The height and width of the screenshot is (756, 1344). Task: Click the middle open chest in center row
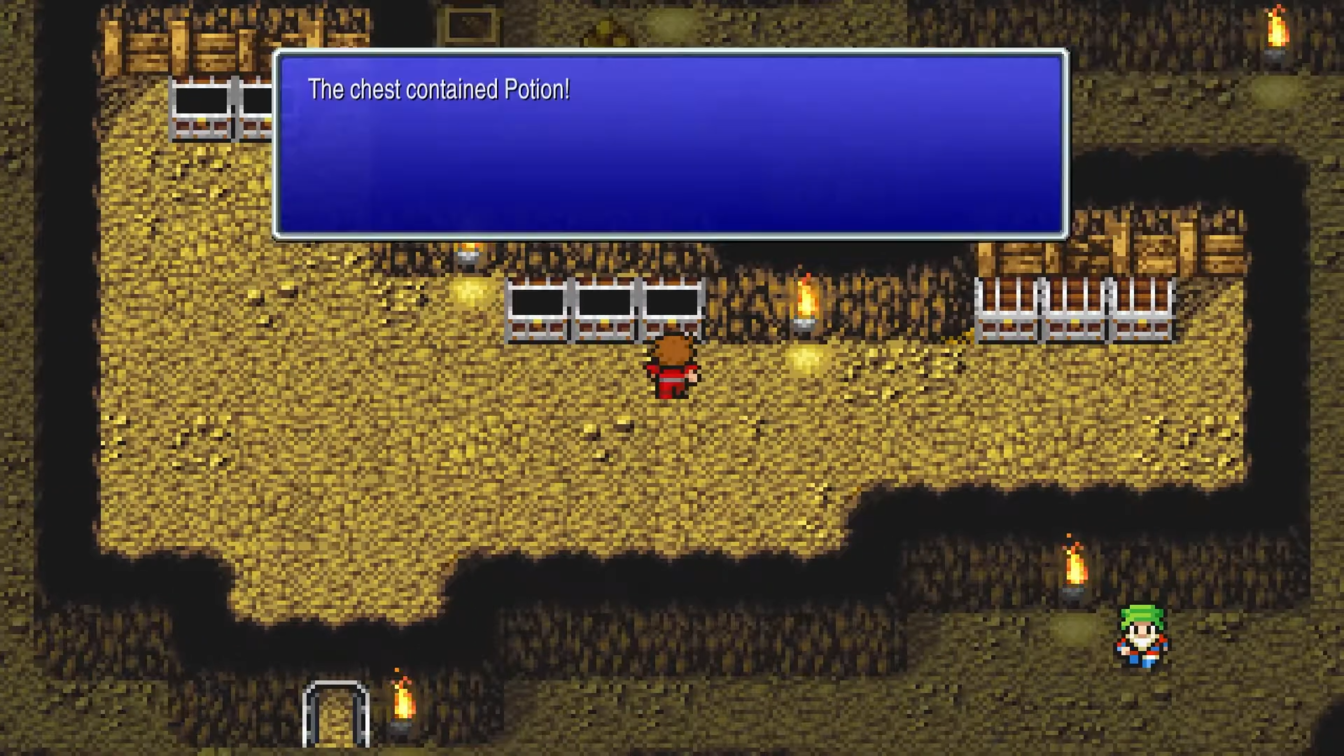pos(604,310)
